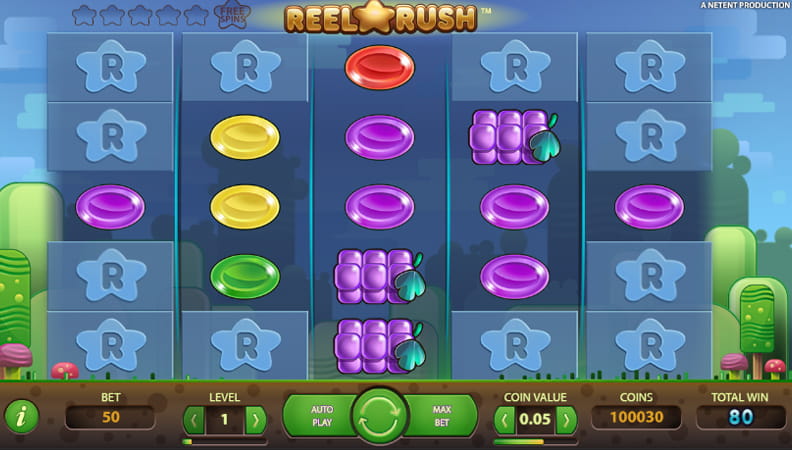Activate Auto Play
Screen dimensions: 792x450
(x=320, y=416)
